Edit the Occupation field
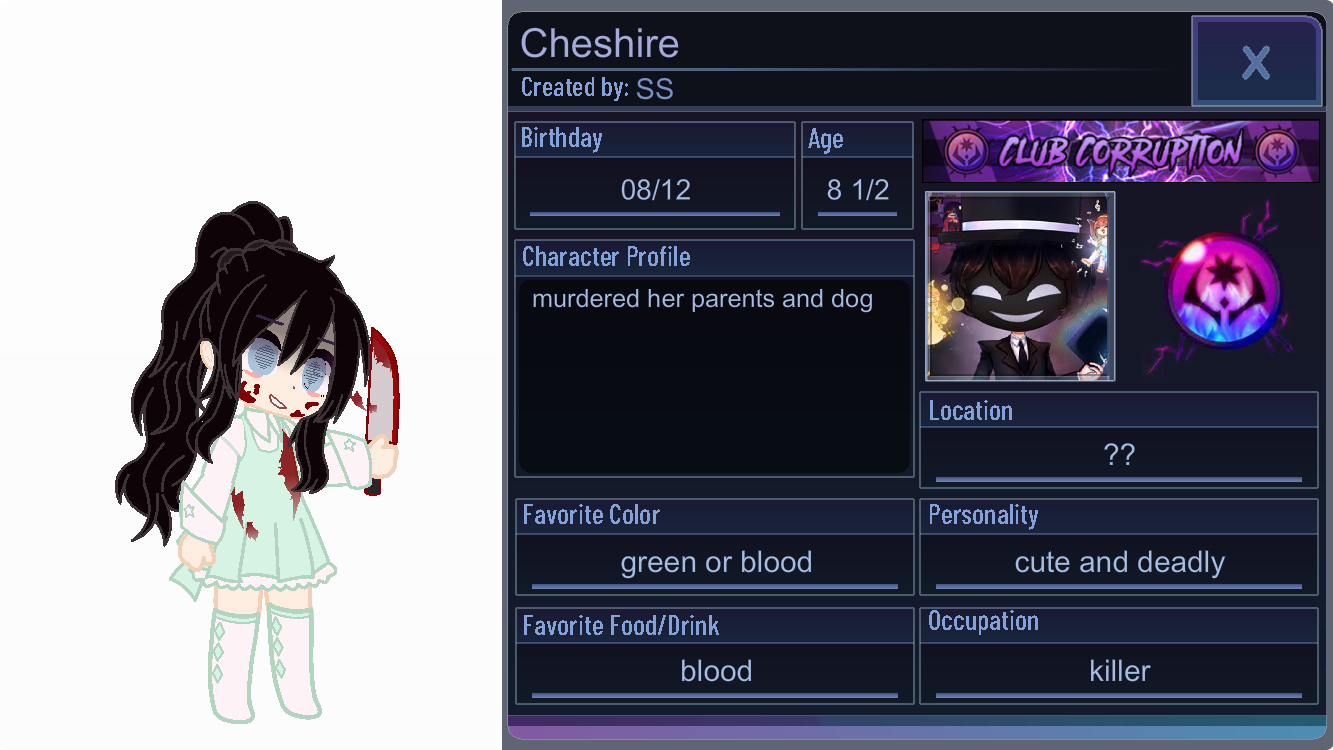 pyautogui.click(x=1118, y=671)
